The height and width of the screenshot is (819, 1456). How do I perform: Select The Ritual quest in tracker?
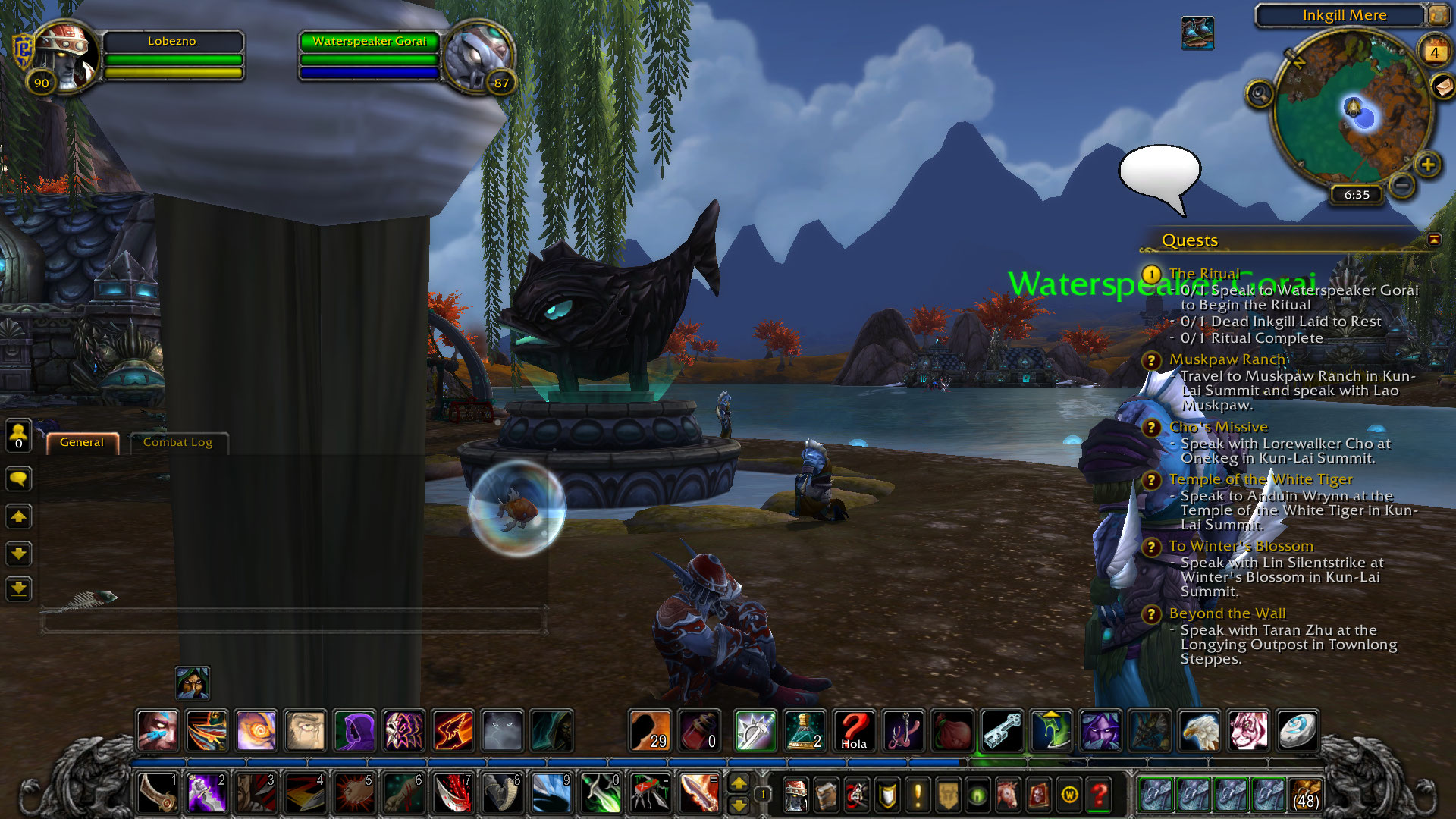click(1203, 274)
